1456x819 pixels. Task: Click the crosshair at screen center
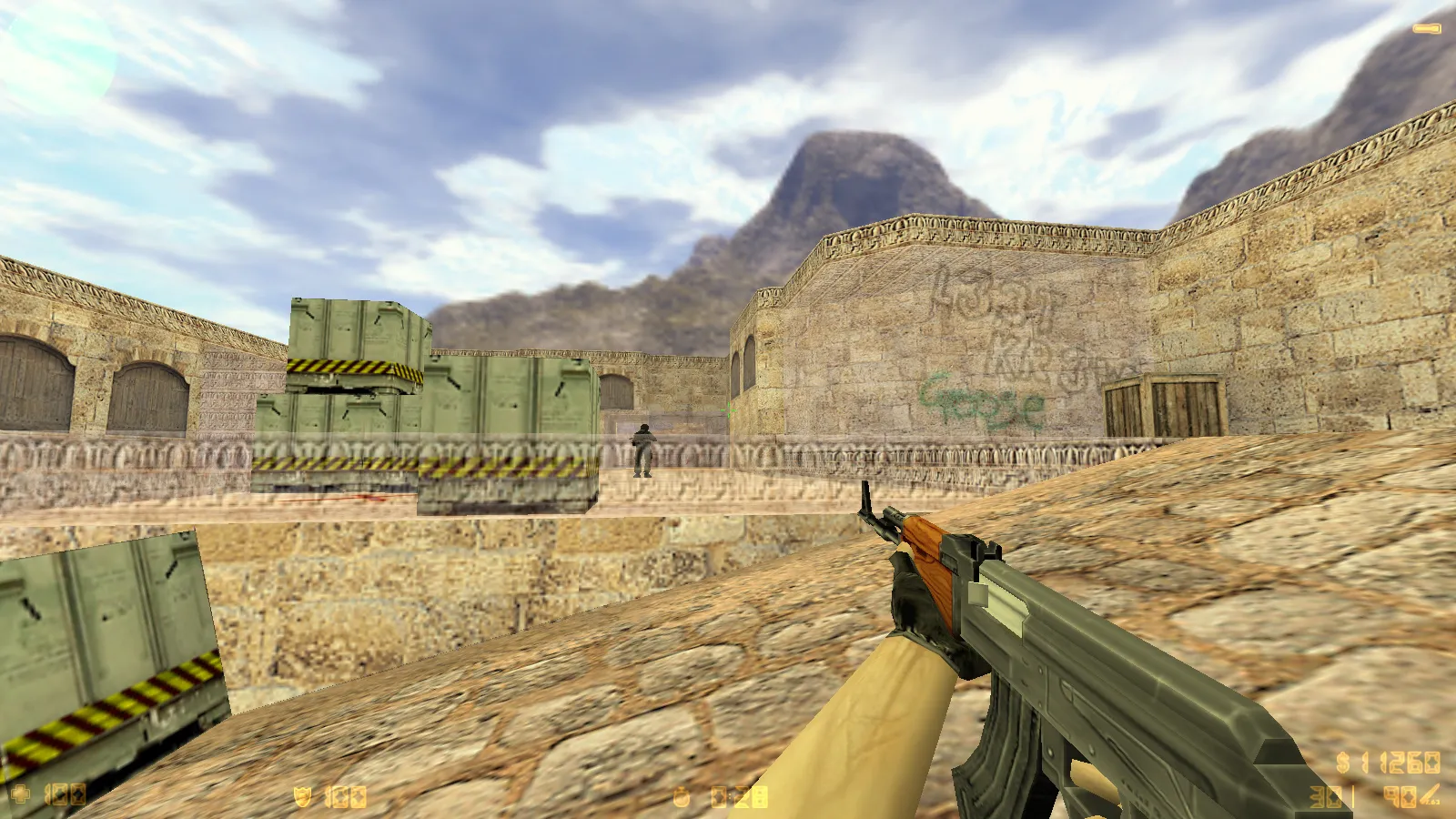728,409
